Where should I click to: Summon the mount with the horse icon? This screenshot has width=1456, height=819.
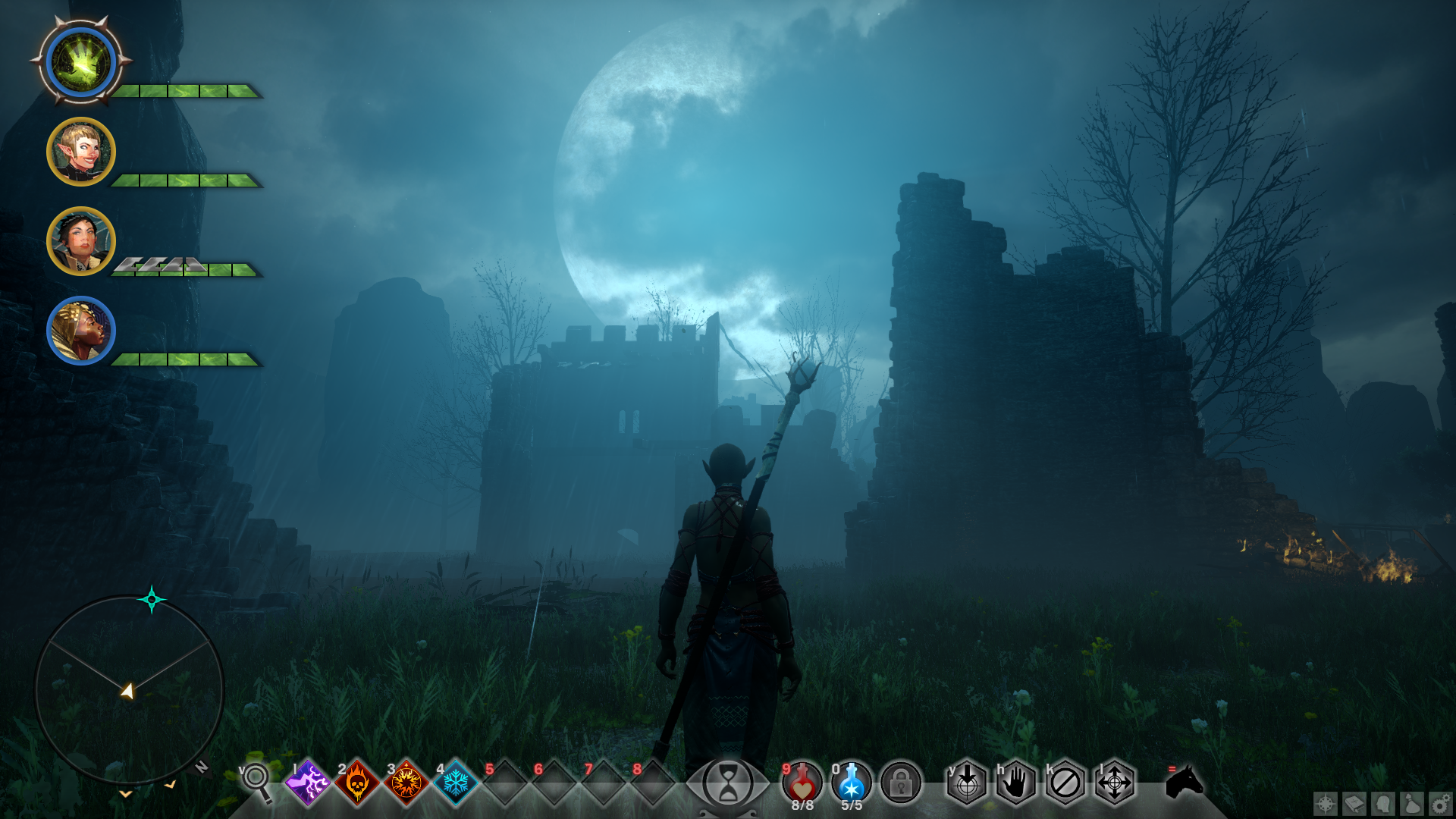[x=1185, y=782]
